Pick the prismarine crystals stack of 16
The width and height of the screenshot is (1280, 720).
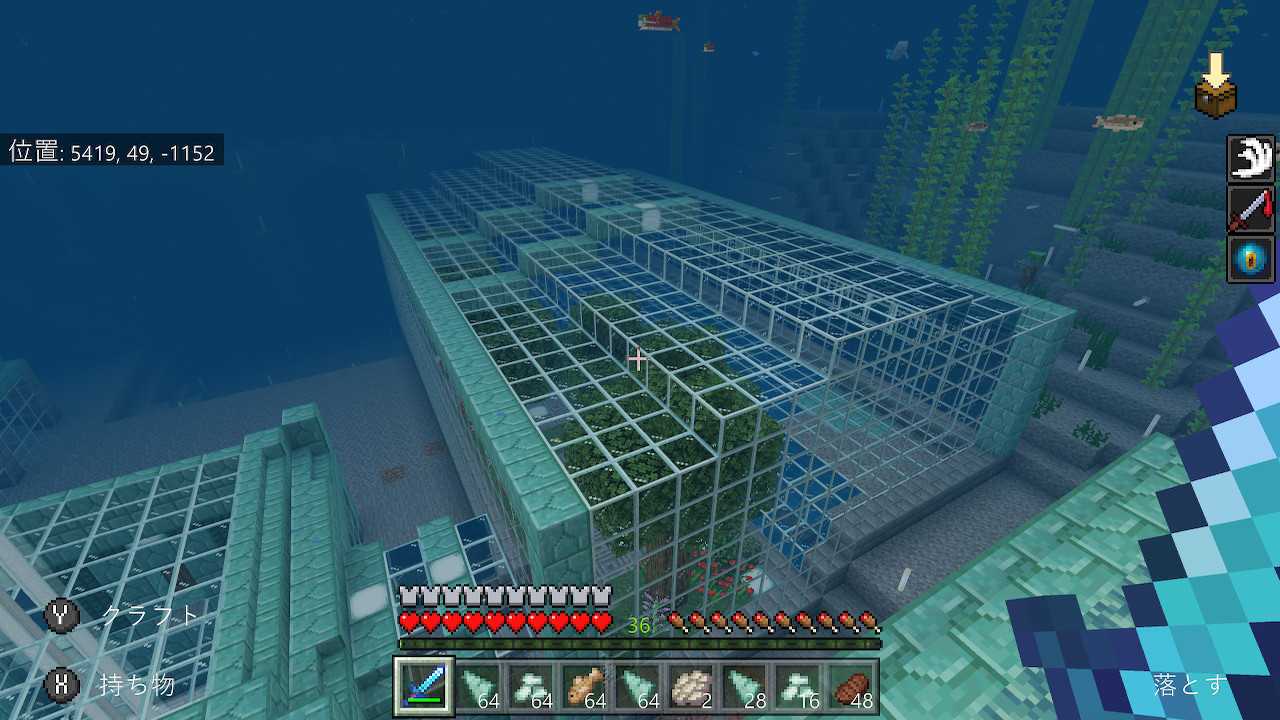800,687
